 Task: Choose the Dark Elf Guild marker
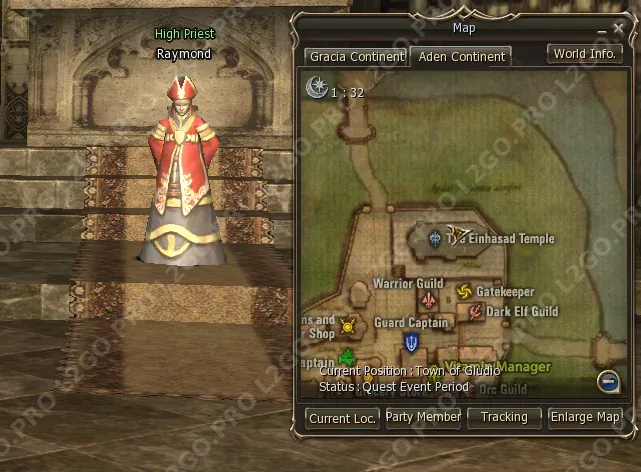[476, 311]
